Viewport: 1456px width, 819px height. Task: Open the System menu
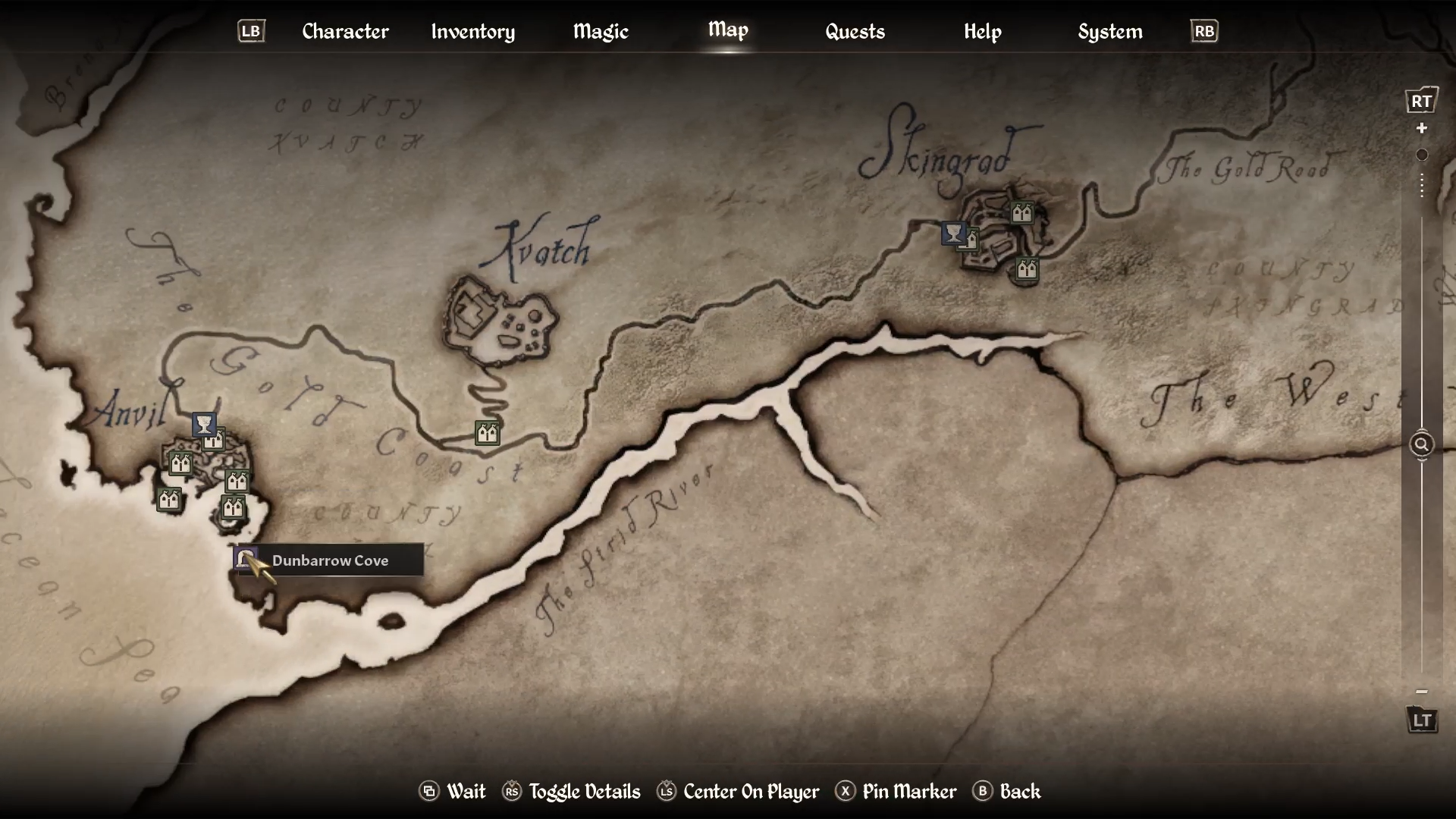click(x=1109, y=32)
